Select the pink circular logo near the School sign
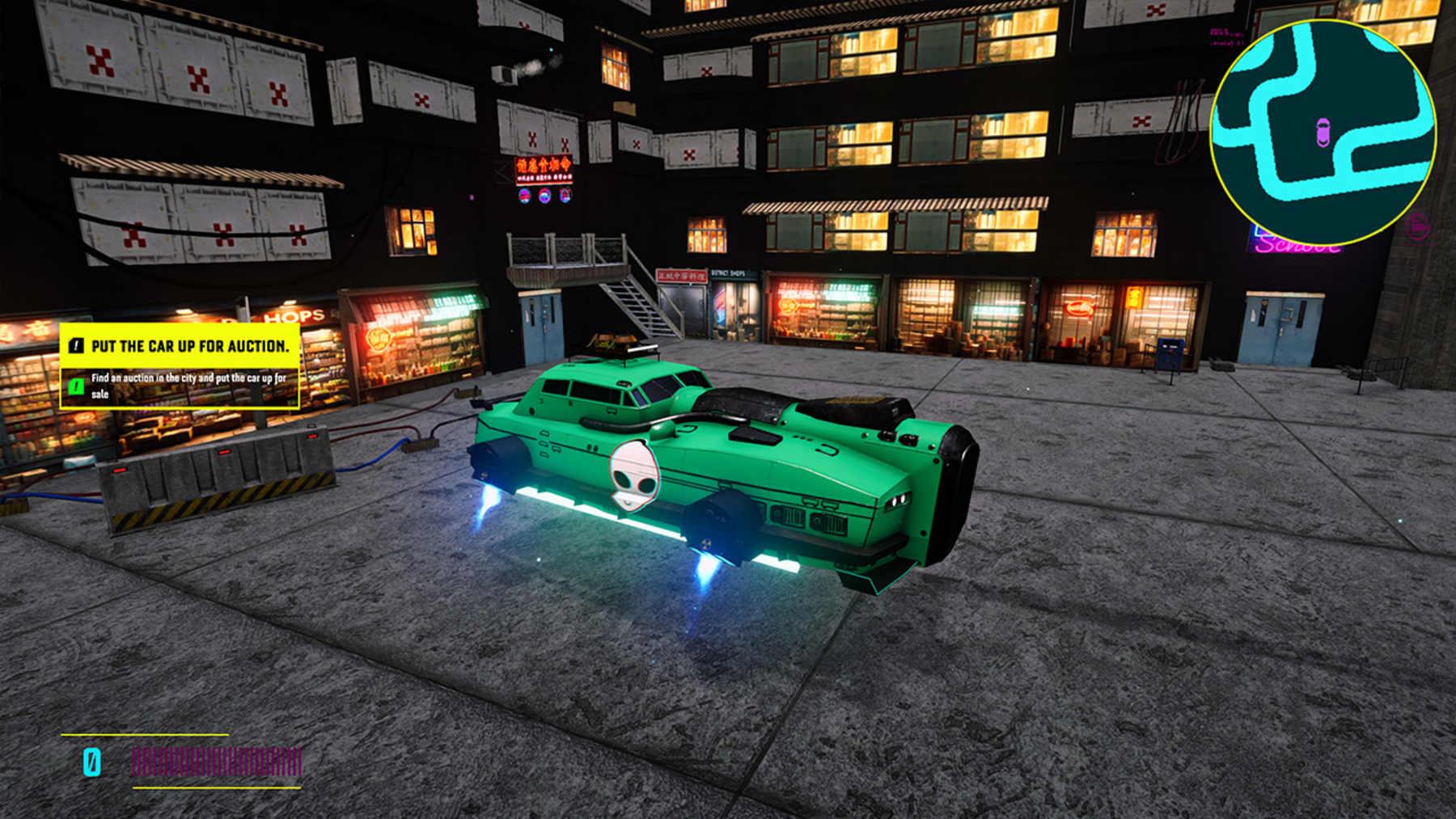Image resolution: width=1456 pixels, height=819 pixels. tap(1417, 226)
